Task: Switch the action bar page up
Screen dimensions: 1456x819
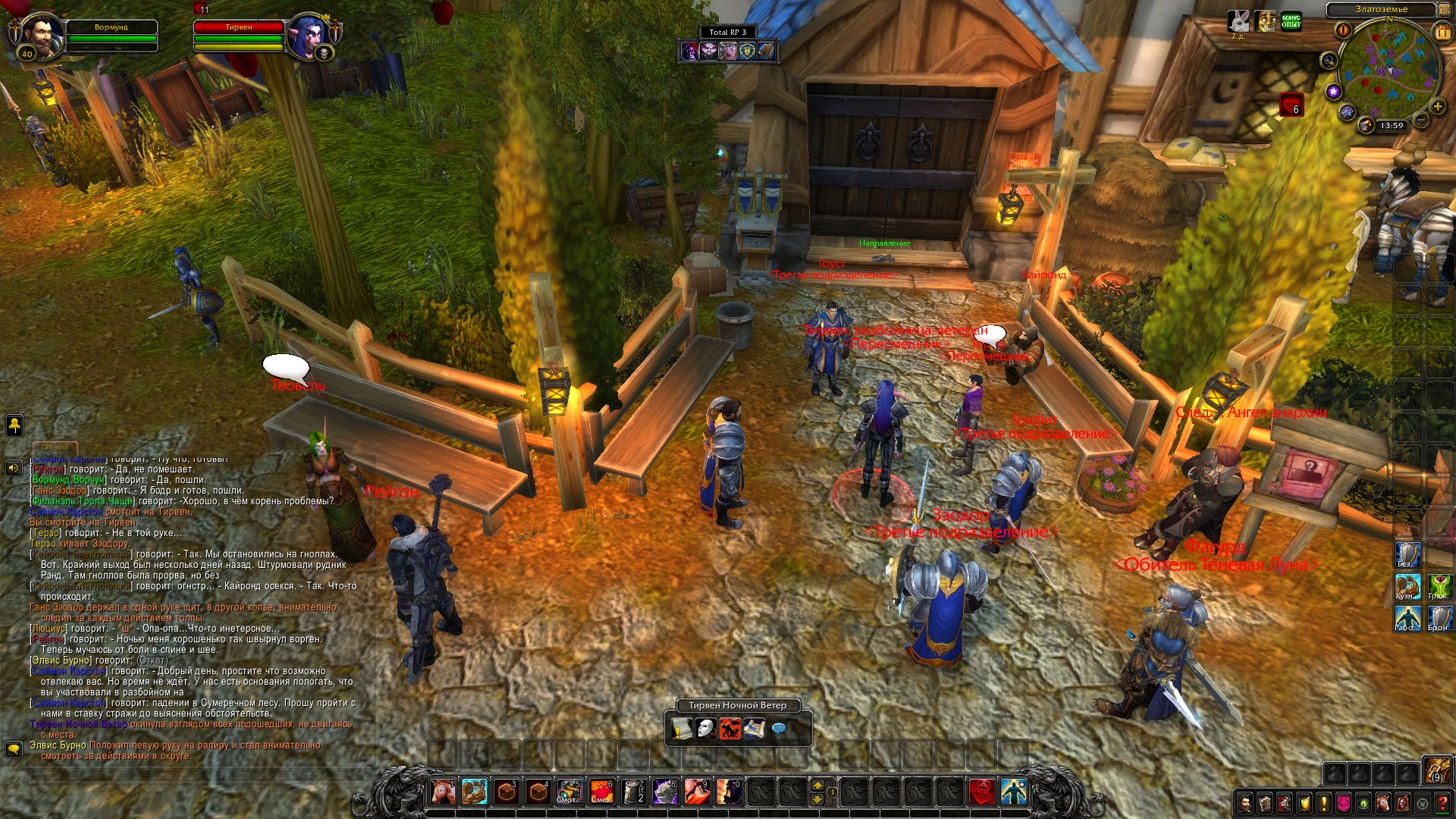Action: 817,784
